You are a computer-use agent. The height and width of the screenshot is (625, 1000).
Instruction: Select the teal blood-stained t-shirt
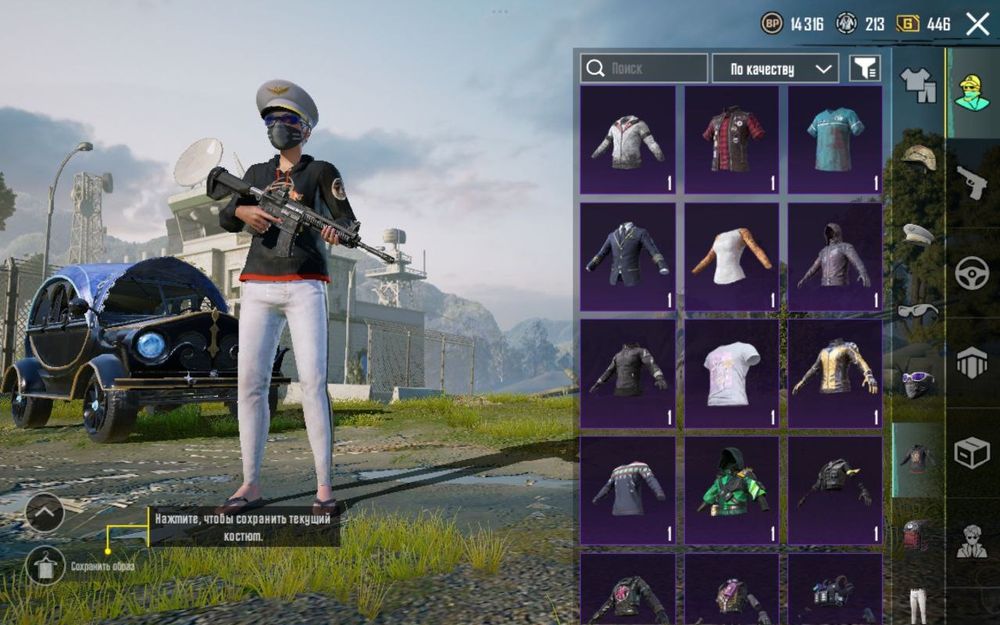835,139
